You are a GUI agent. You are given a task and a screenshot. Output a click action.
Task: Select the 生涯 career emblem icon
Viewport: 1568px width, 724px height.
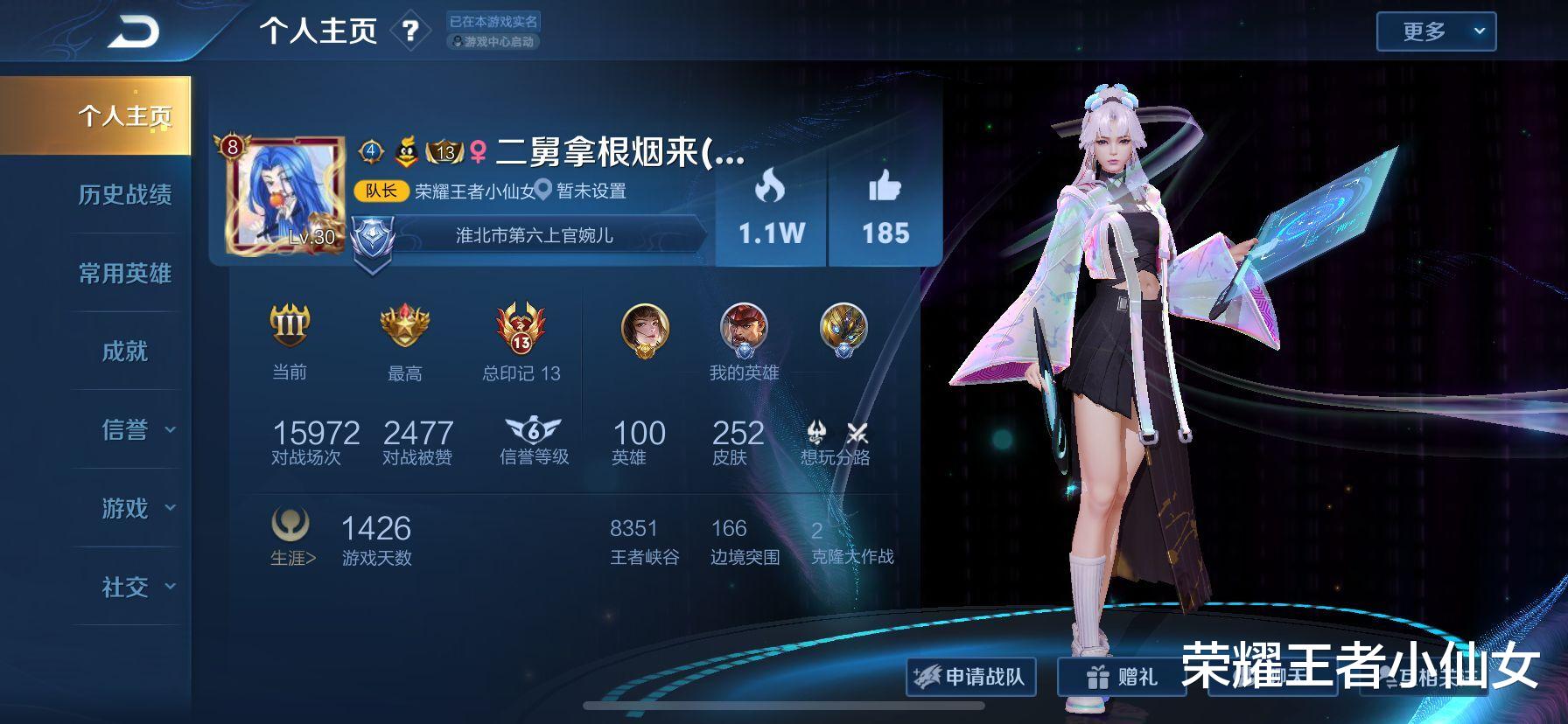(x=291, y=527)
